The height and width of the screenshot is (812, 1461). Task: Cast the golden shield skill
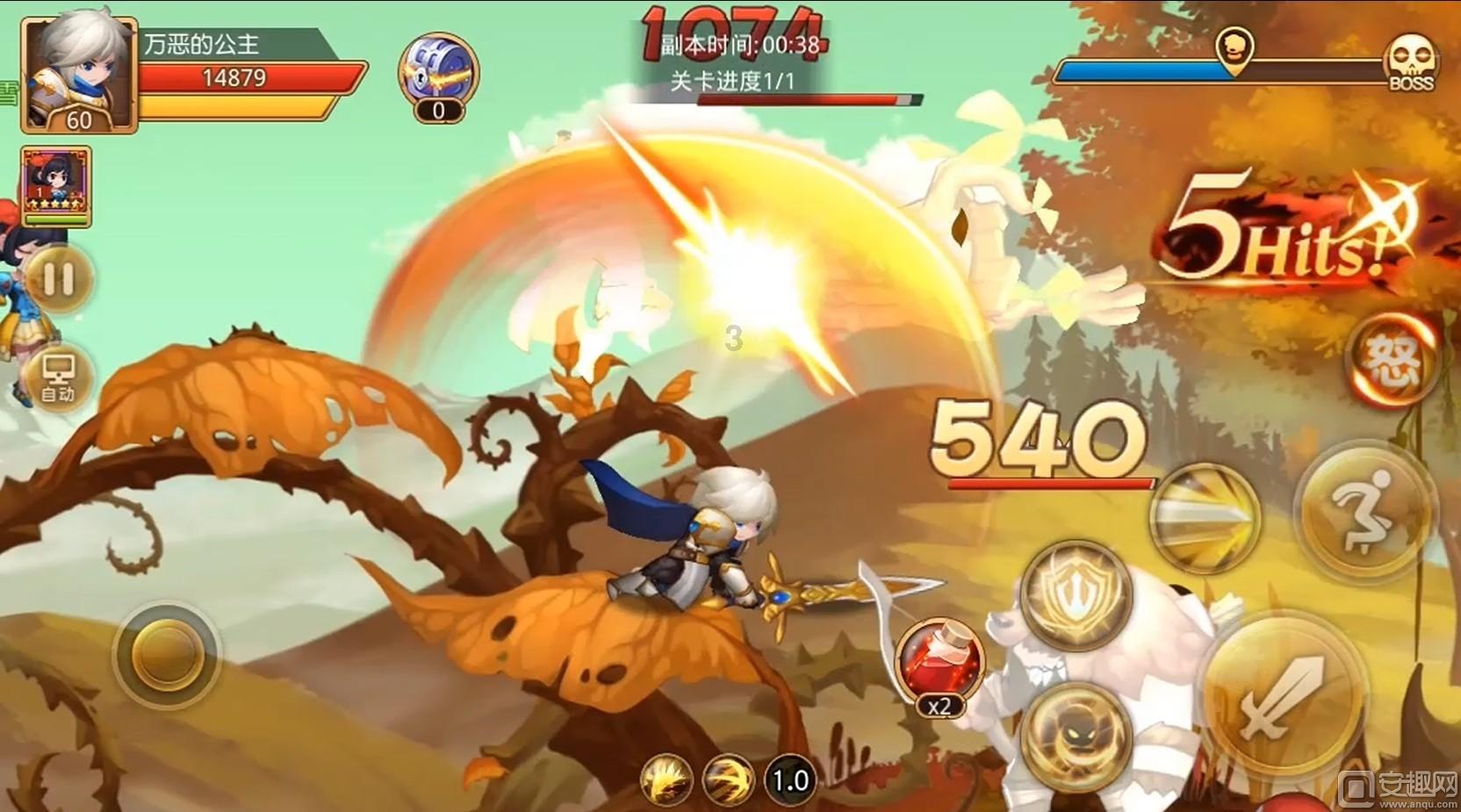[1077, 594]
